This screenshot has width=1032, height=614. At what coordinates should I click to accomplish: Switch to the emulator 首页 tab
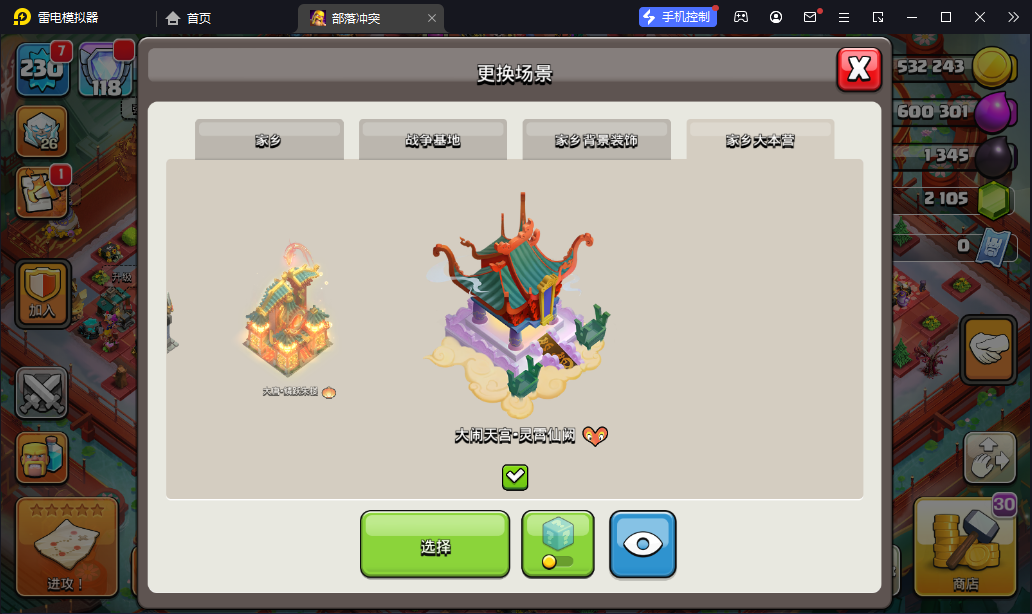click(189, 18)
